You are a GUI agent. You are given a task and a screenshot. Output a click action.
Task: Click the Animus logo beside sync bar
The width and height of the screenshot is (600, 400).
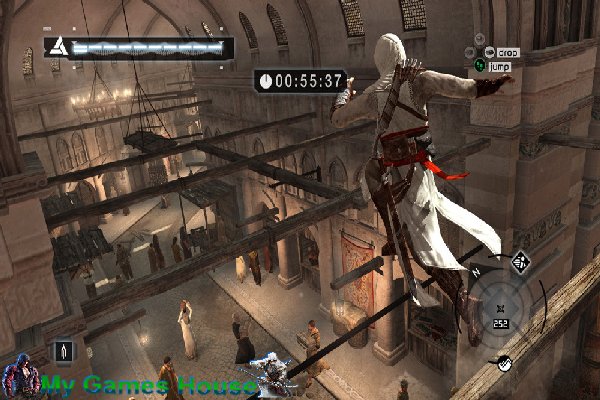click(58, 46)
